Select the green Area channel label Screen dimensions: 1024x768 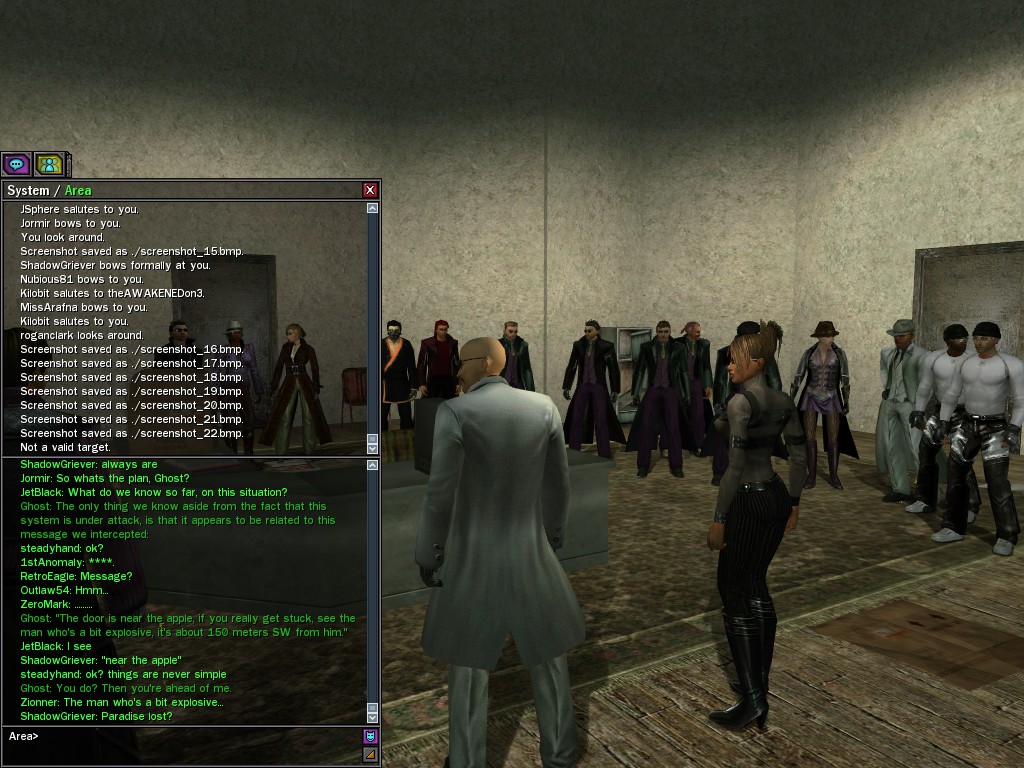(x=78, y=190)
